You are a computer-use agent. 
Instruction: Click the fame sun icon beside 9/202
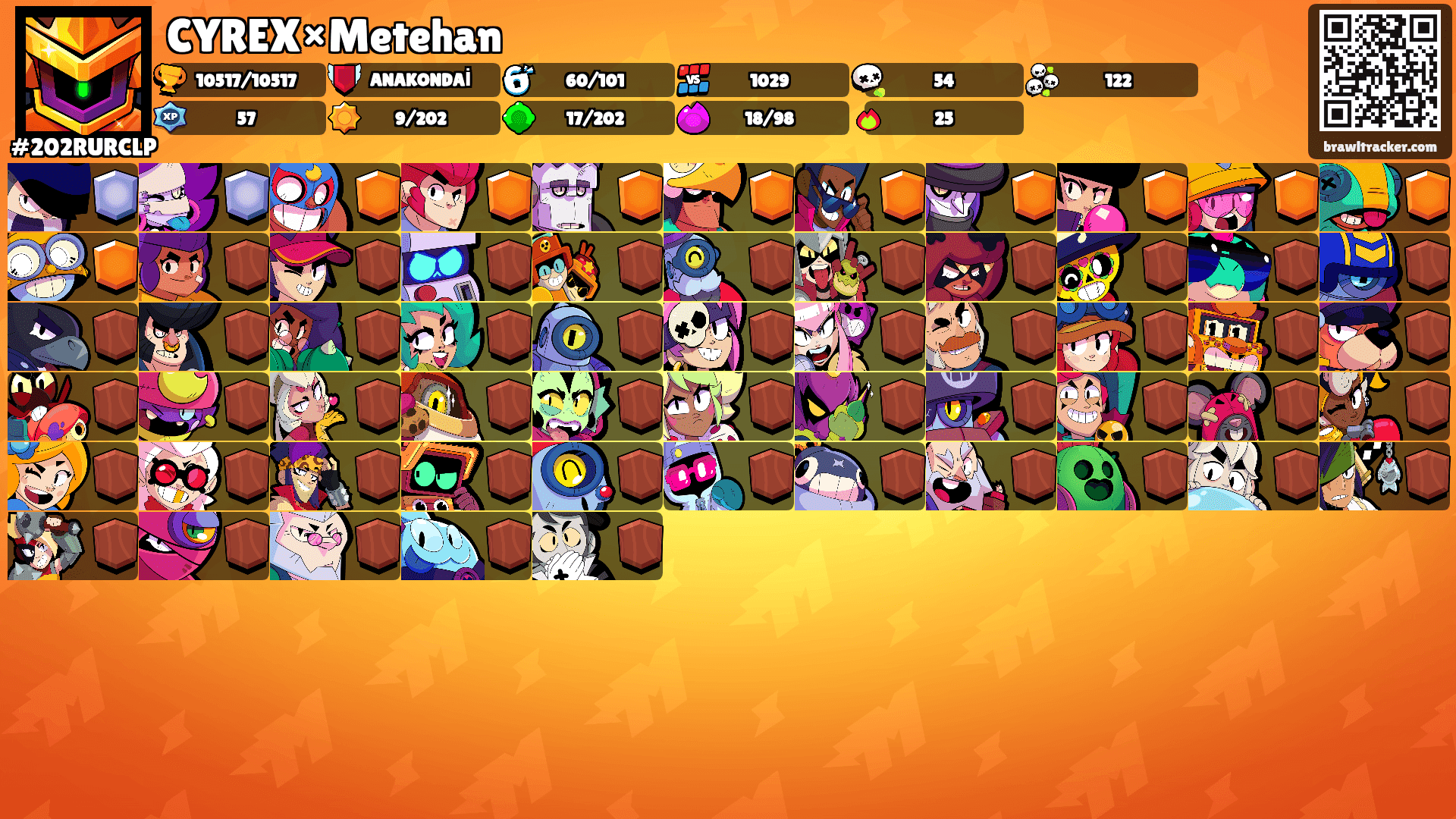(x=346, y=118)
